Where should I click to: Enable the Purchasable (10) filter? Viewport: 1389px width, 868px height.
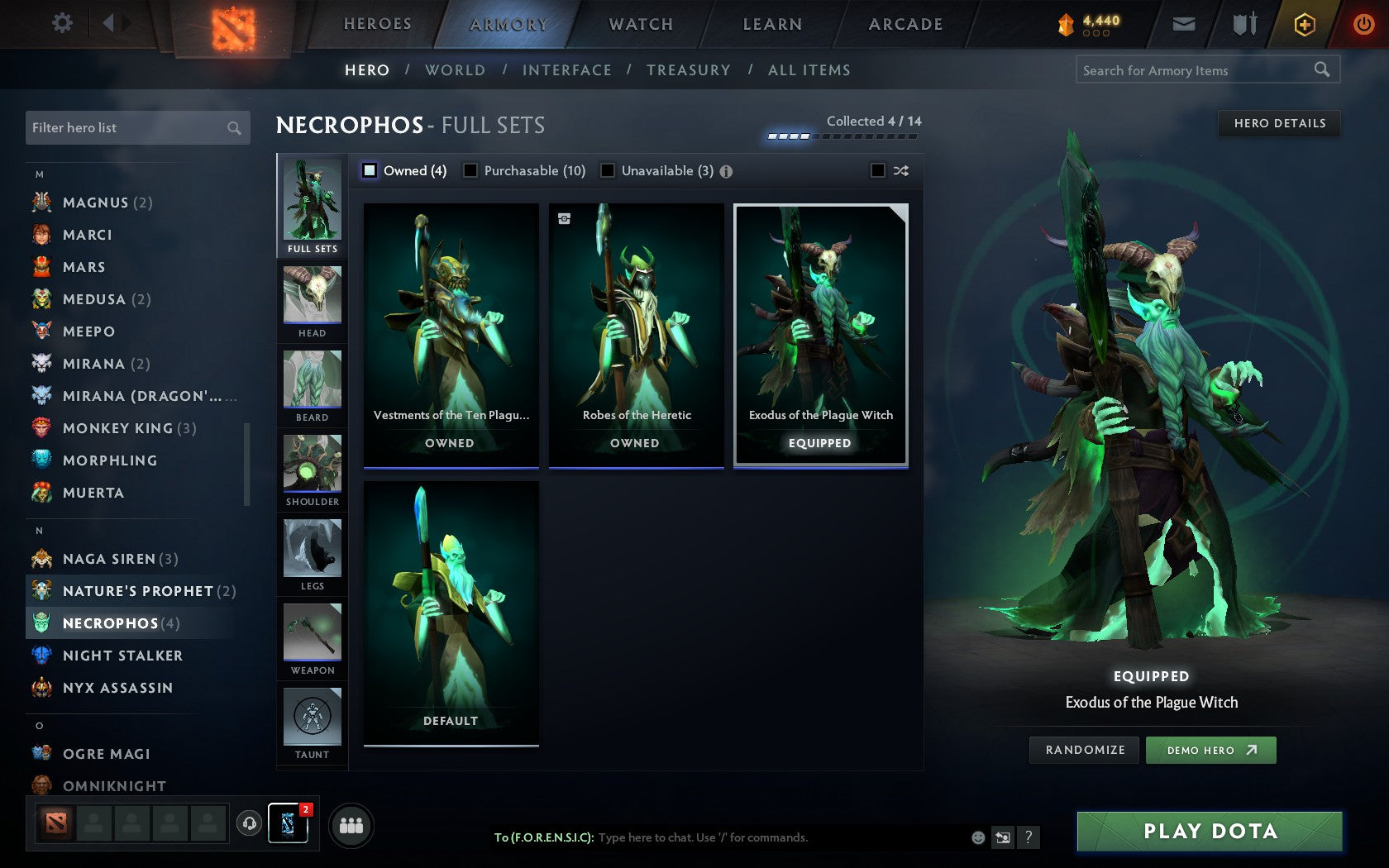pyautogui.click(x=471, y=170)
